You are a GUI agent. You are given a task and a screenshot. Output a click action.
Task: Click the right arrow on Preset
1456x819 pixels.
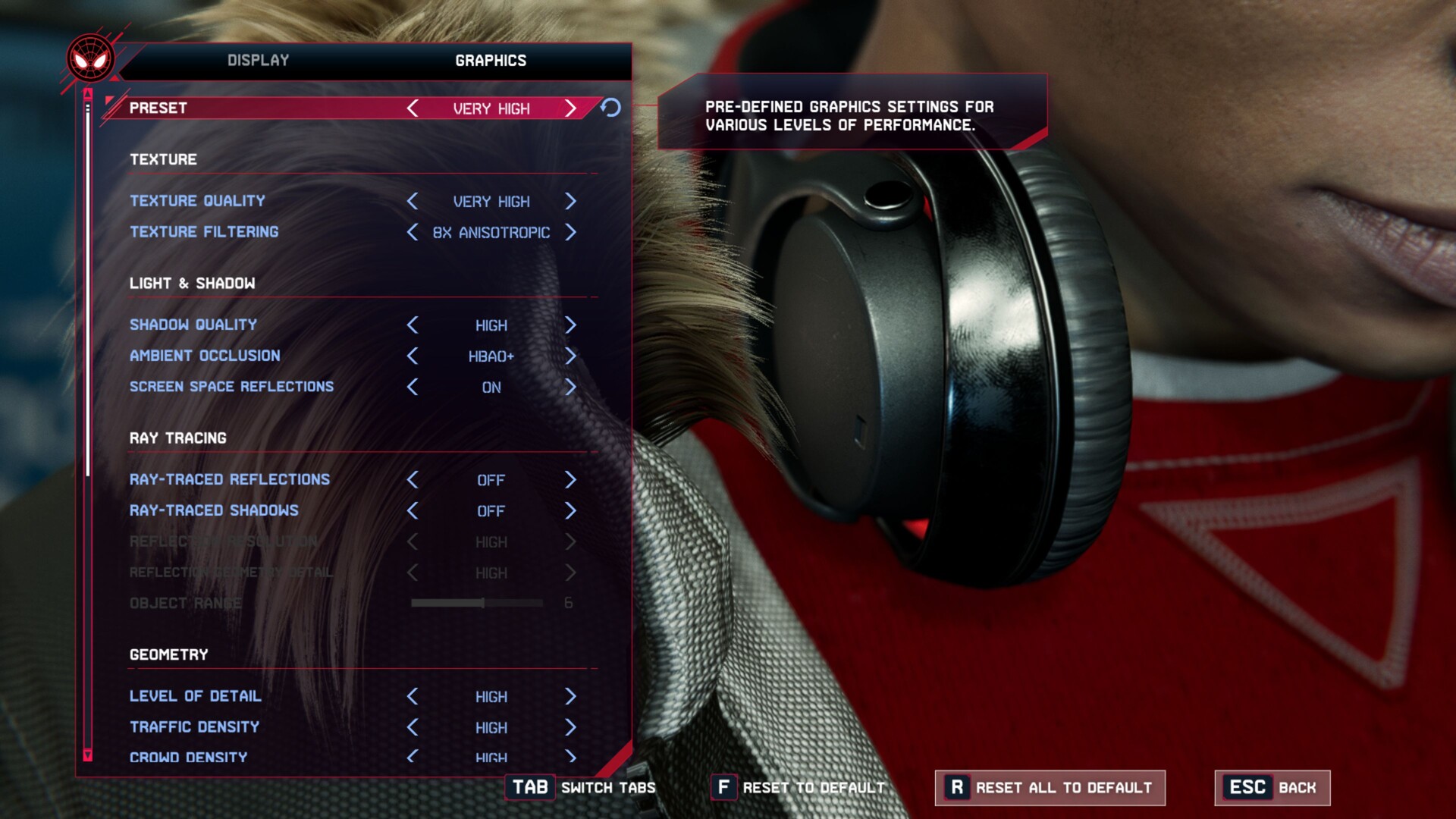pyautogui.click(x=571, y=108)
